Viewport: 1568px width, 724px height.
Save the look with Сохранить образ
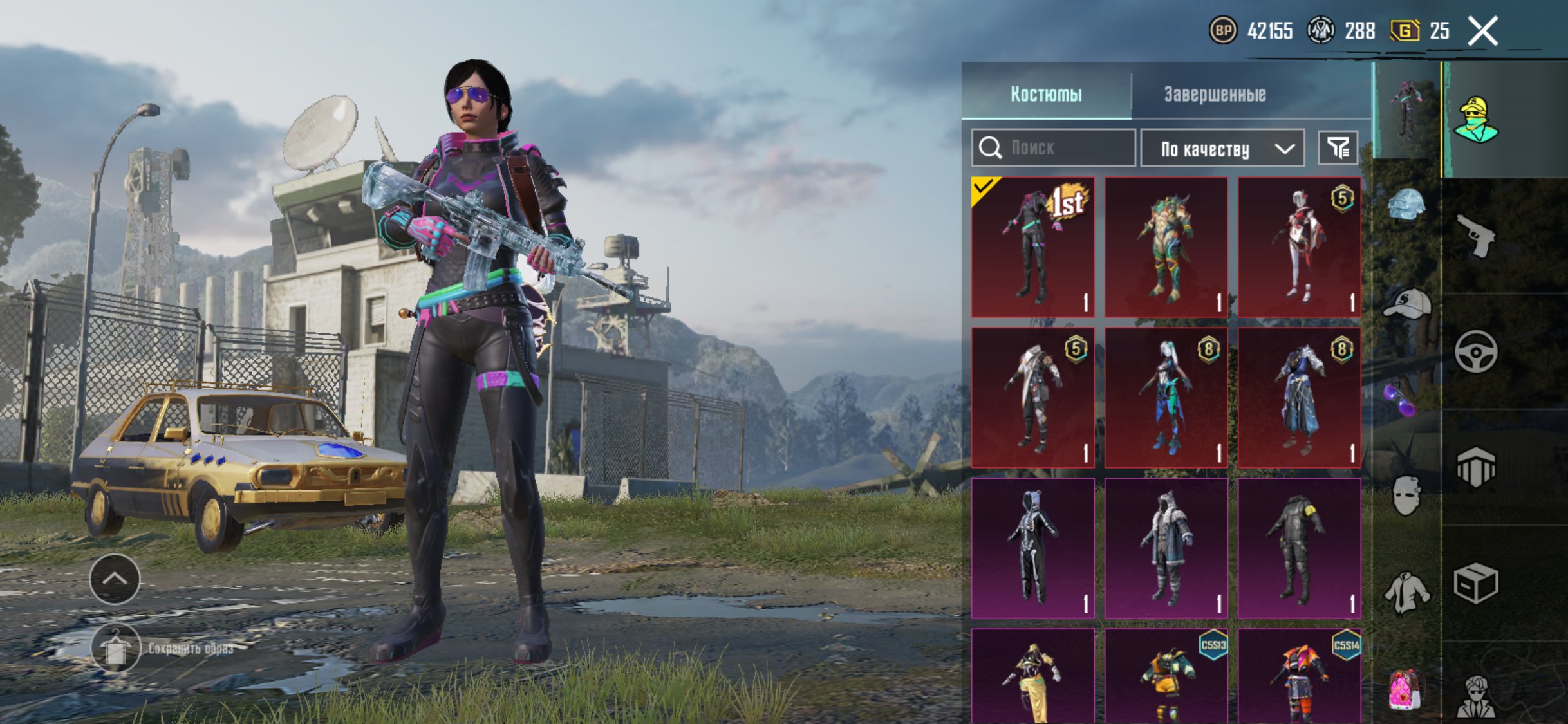point(116,648)
